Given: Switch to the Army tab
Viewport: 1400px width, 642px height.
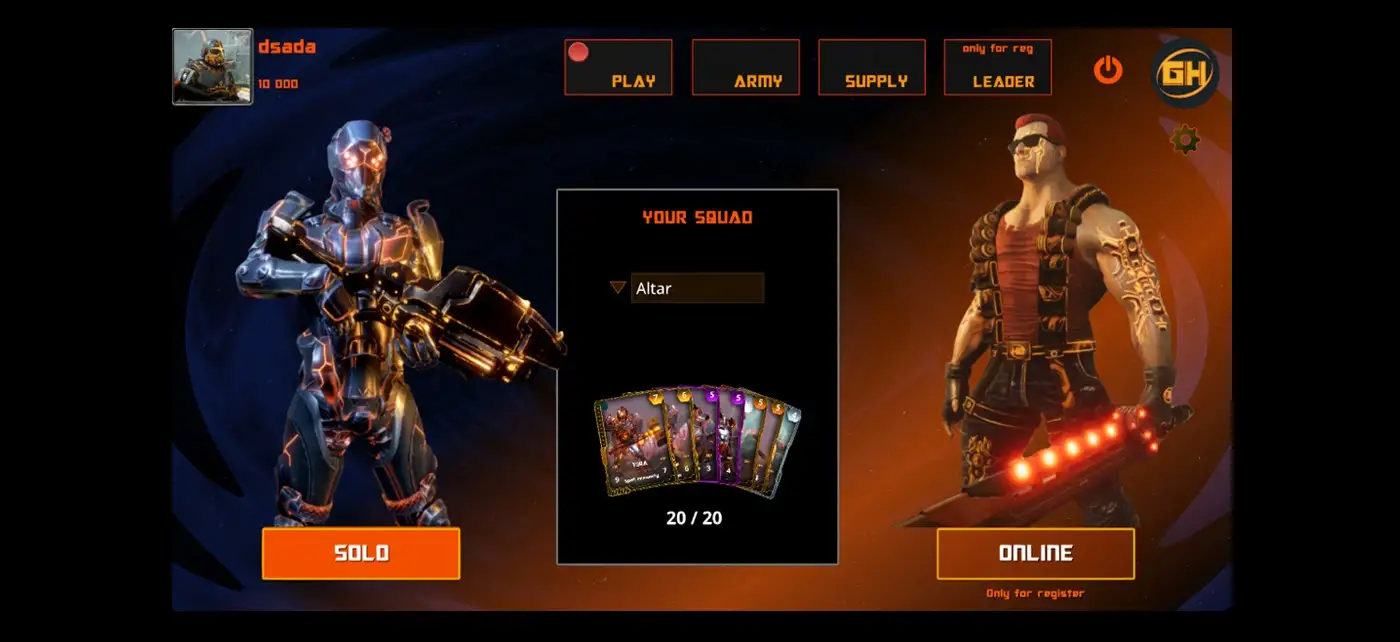Looking at the screenshot, I should click(745, 68).
